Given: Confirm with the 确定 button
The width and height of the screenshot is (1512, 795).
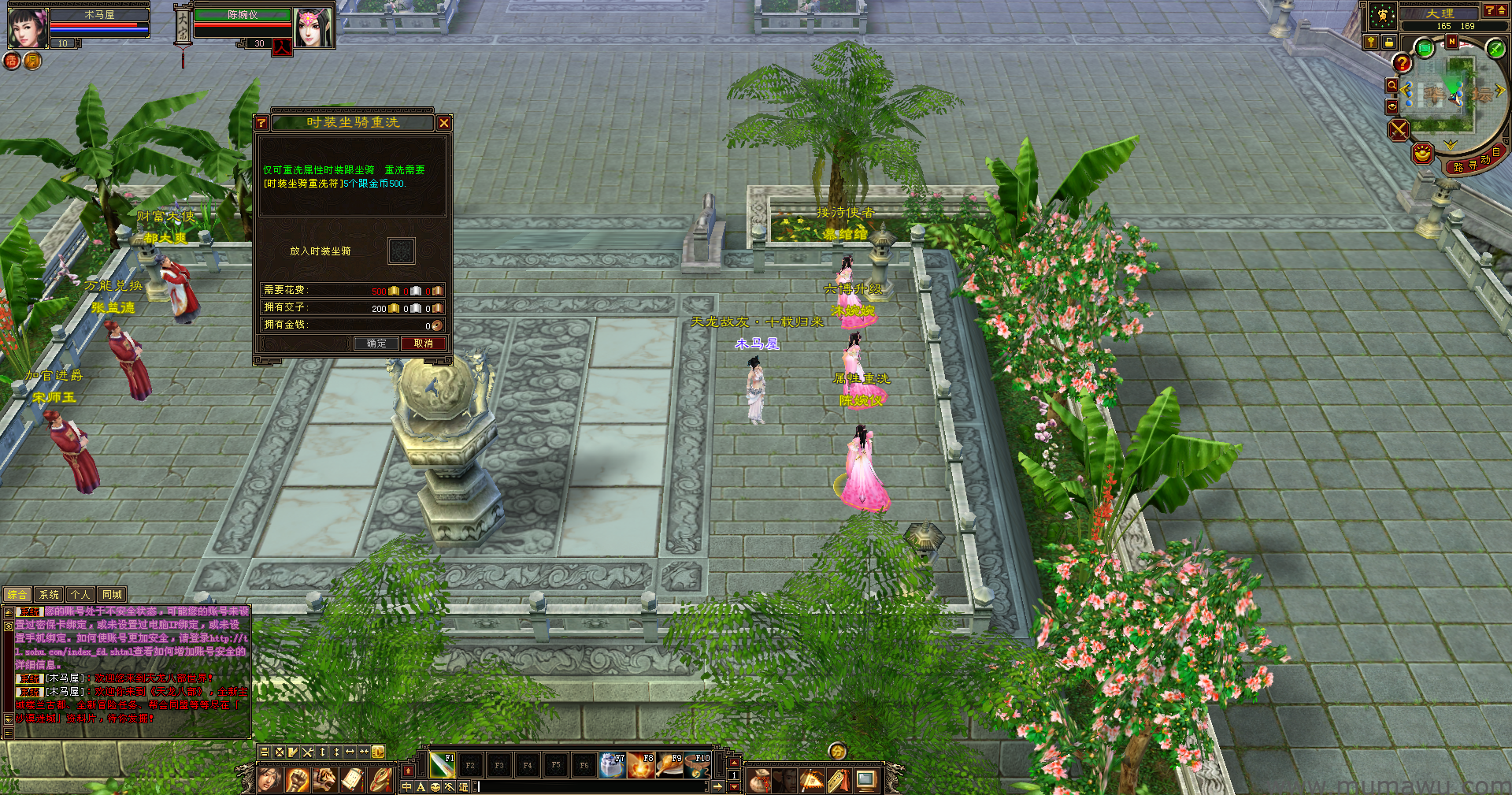Looking at the screenshot, I should 376,344.
